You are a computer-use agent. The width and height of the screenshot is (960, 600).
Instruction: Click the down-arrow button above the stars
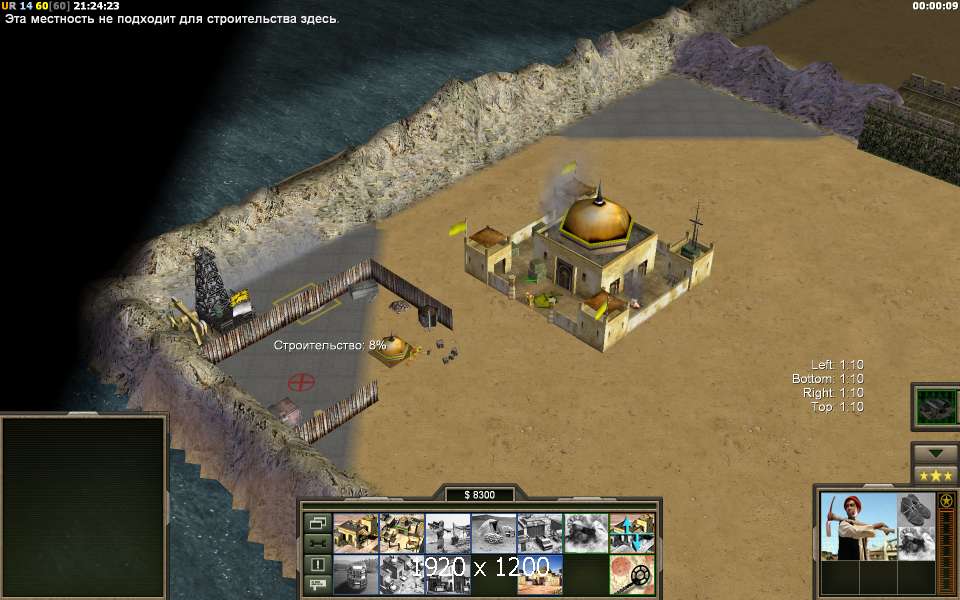click(935, 453)
